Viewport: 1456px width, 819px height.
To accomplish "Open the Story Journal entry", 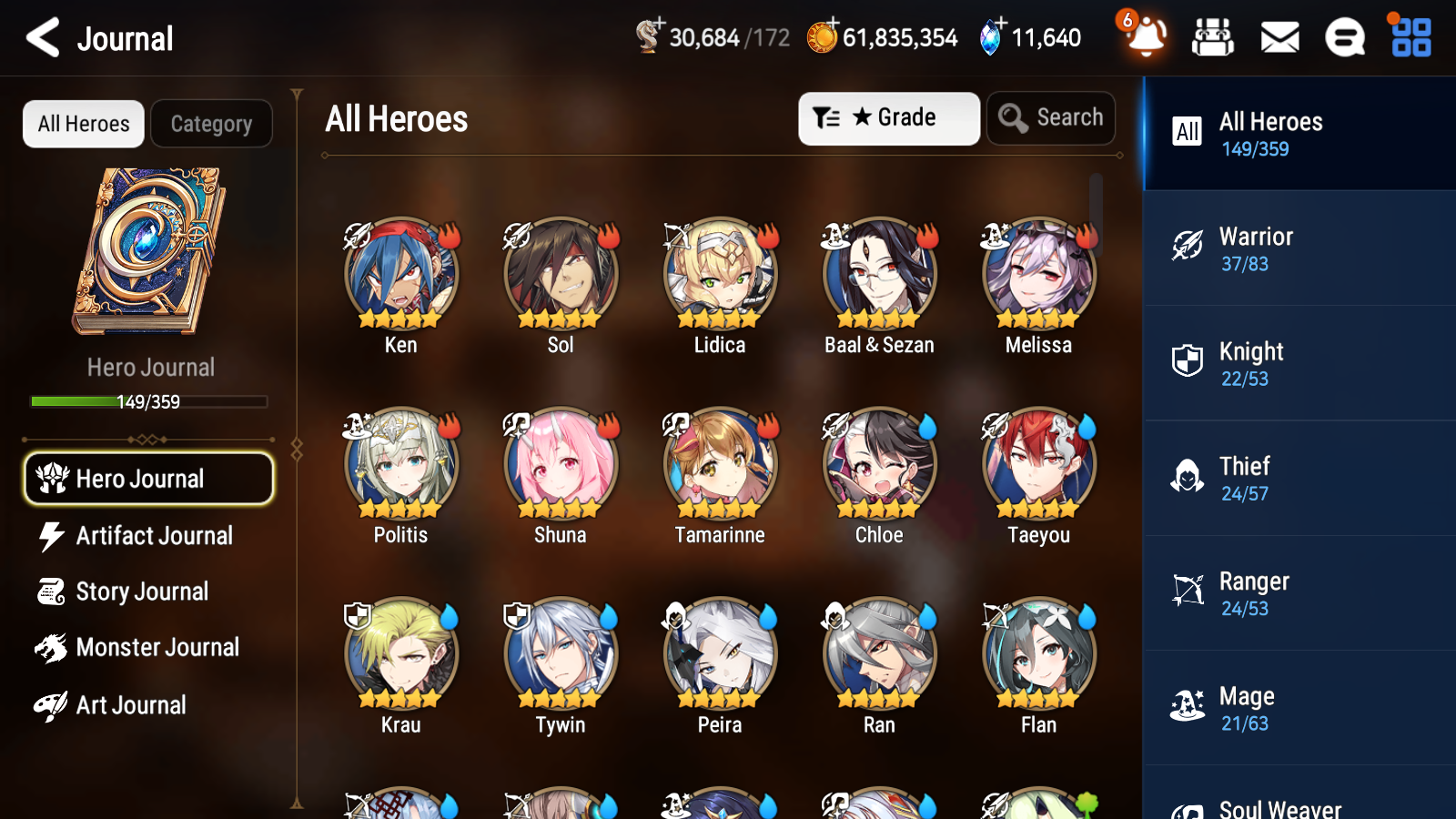I will [142, 591].
